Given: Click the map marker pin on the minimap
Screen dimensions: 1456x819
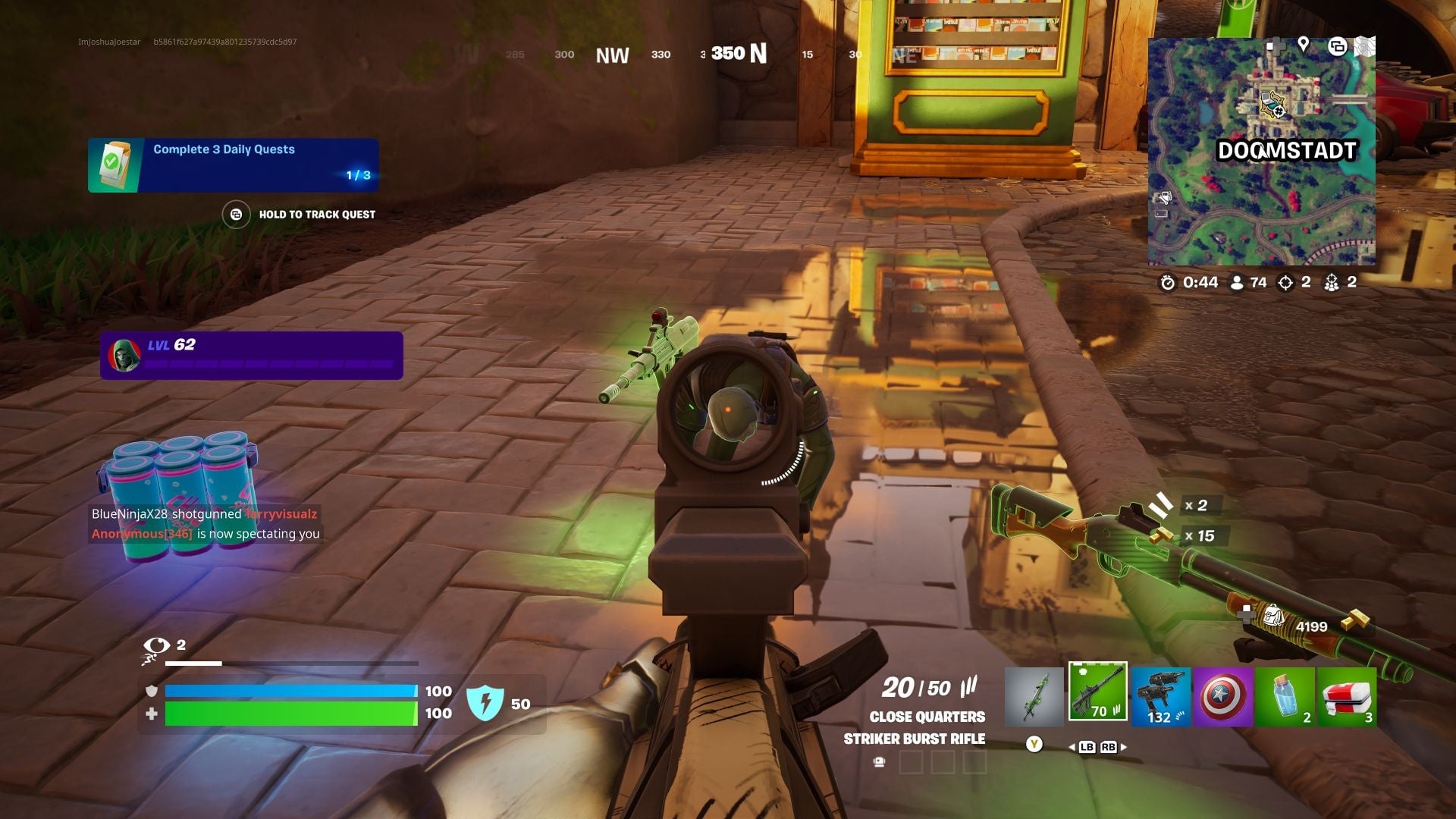Looking at the screenshot, I should 1303,45.
